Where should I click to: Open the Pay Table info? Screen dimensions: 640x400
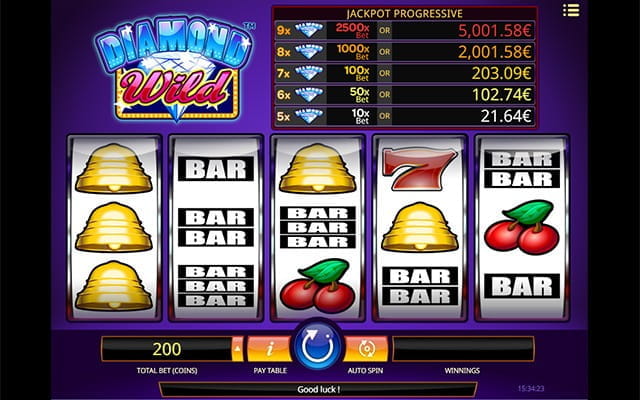(x=269, y=349)
